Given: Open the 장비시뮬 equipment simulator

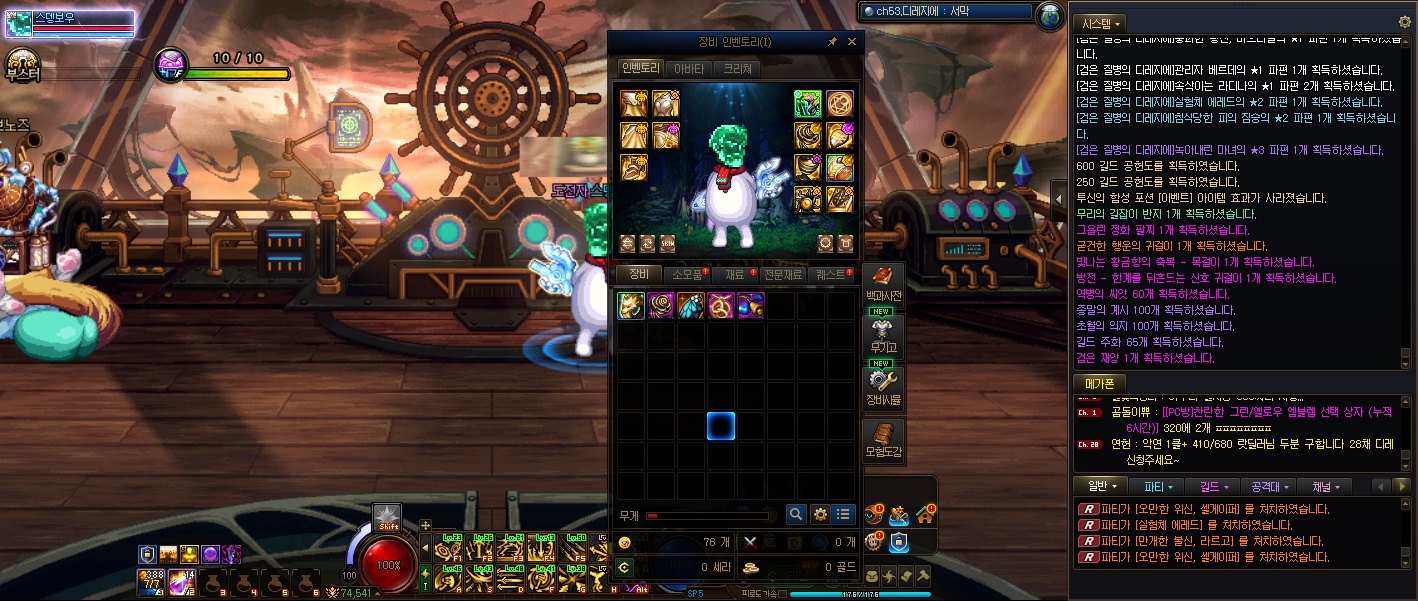Looking at the screenshot, I should click(x=883, y=389).
